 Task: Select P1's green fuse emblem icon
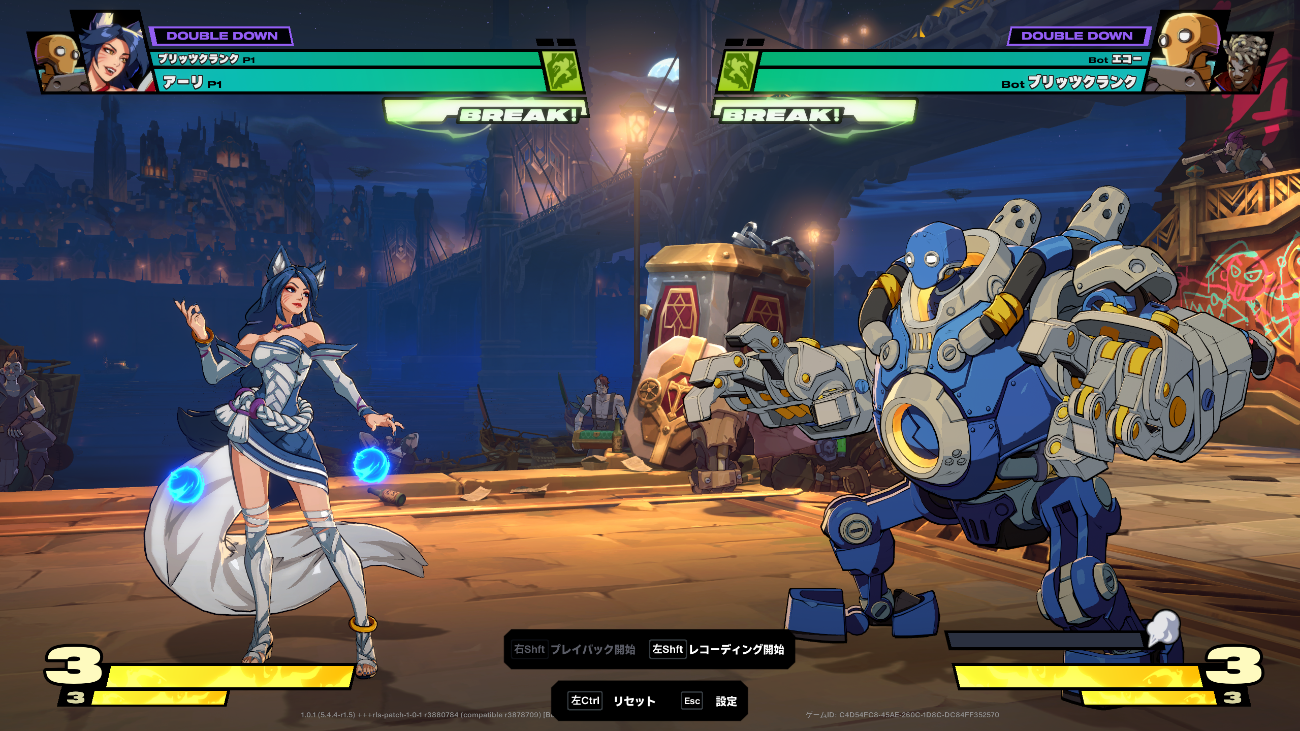click(561, 71)
